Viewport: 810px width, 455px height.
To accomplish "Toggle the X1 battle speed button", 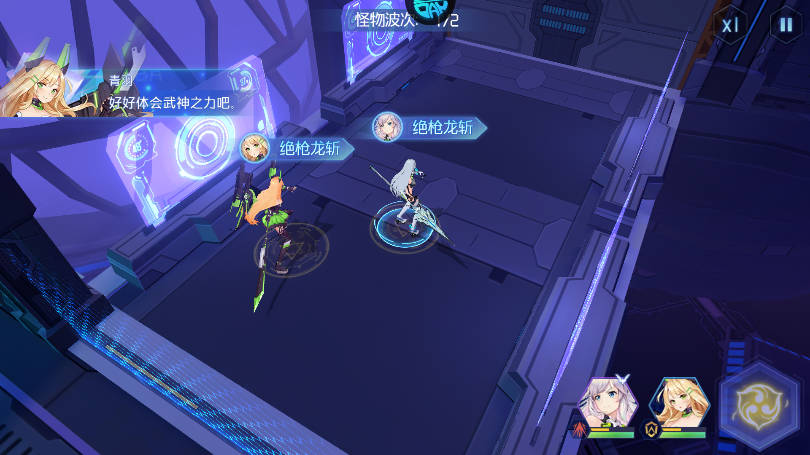I will point(731,25).
